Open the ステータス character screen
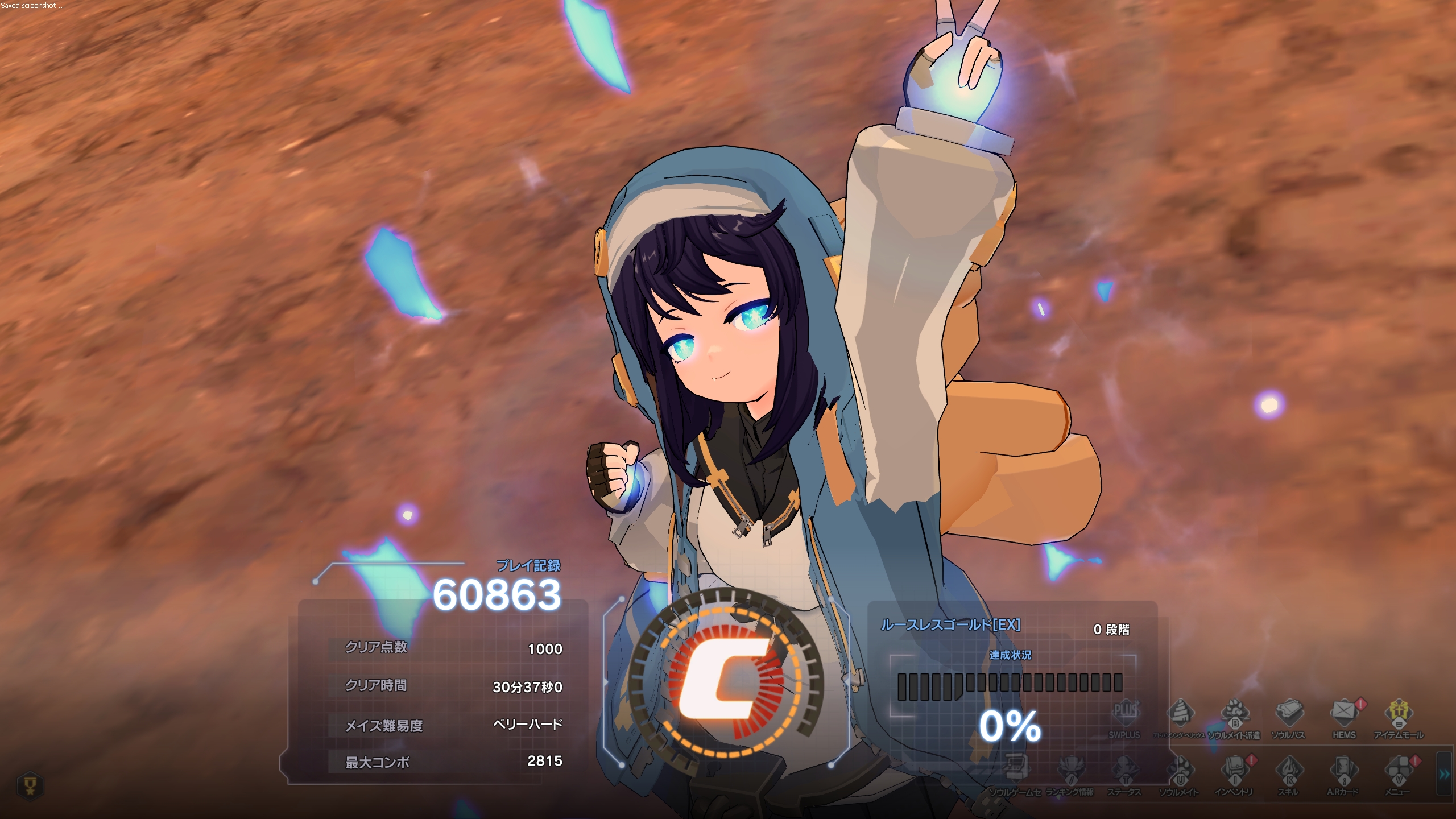 point(1124,769)
